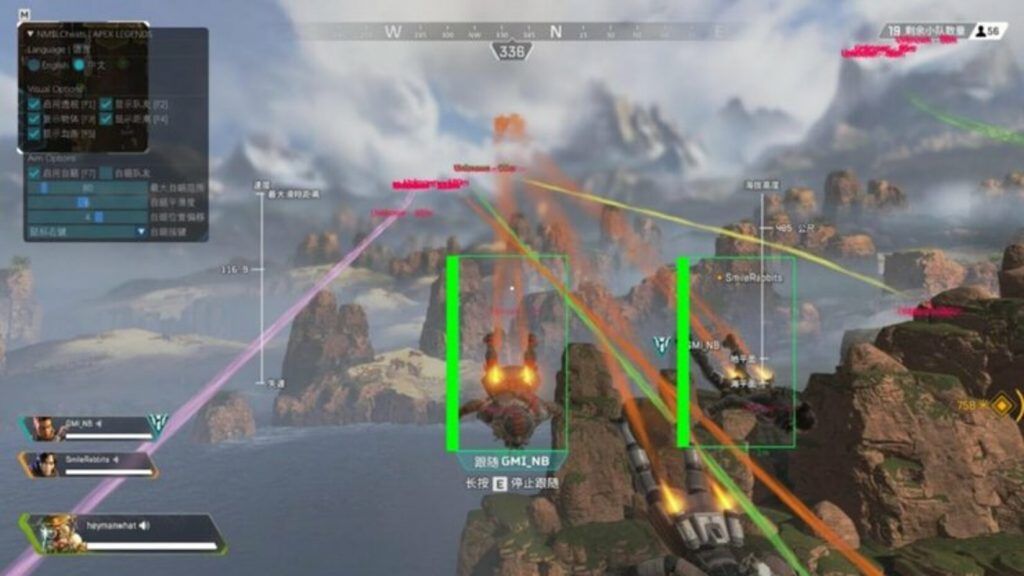Select GMI_NB's squad member card
This screenshot has width=1024, height=576.
click(x=90, y=429)
